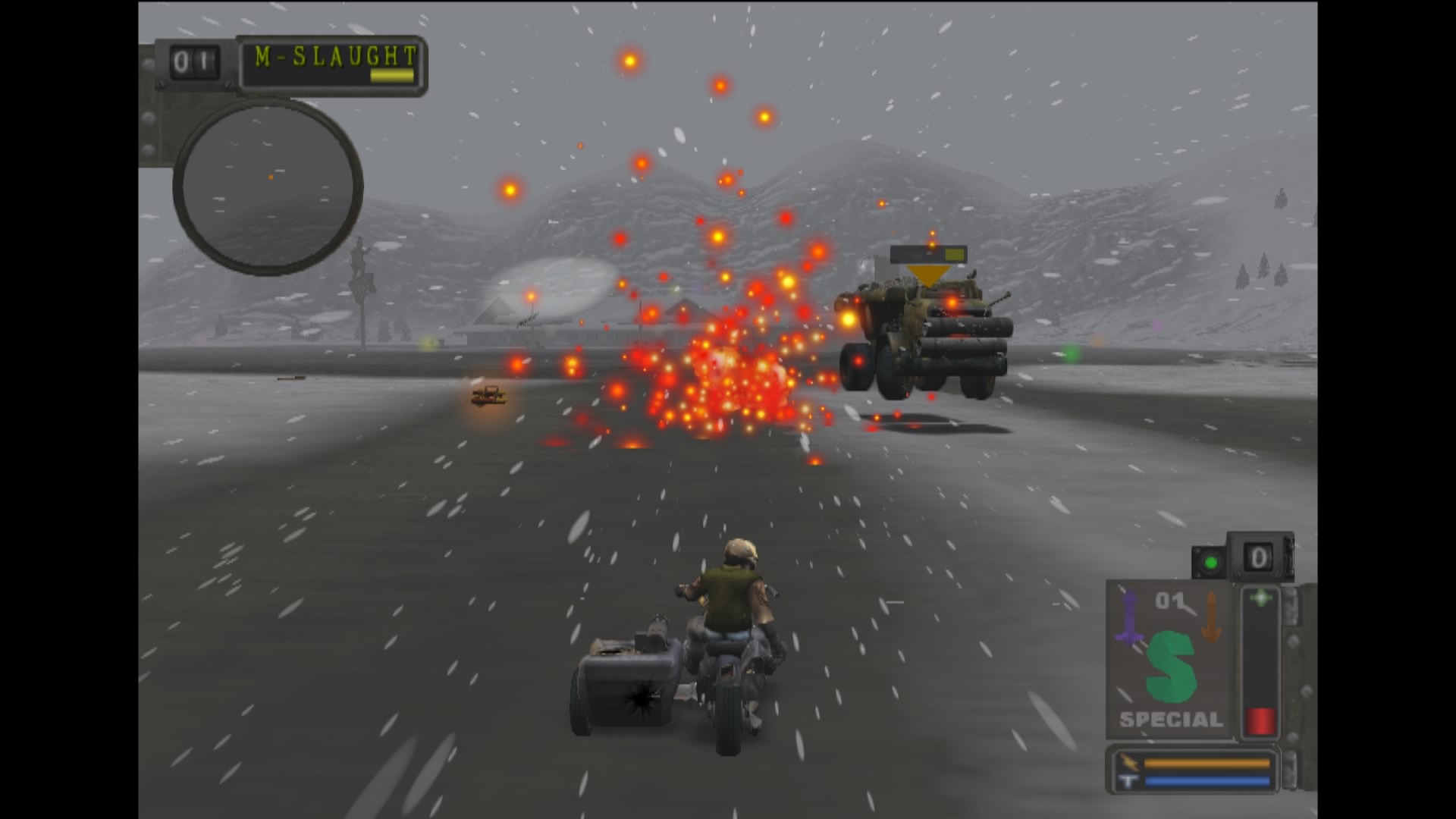
Task: Click the SPECIAL label on the weapon panel
Action: [1169, 719]
